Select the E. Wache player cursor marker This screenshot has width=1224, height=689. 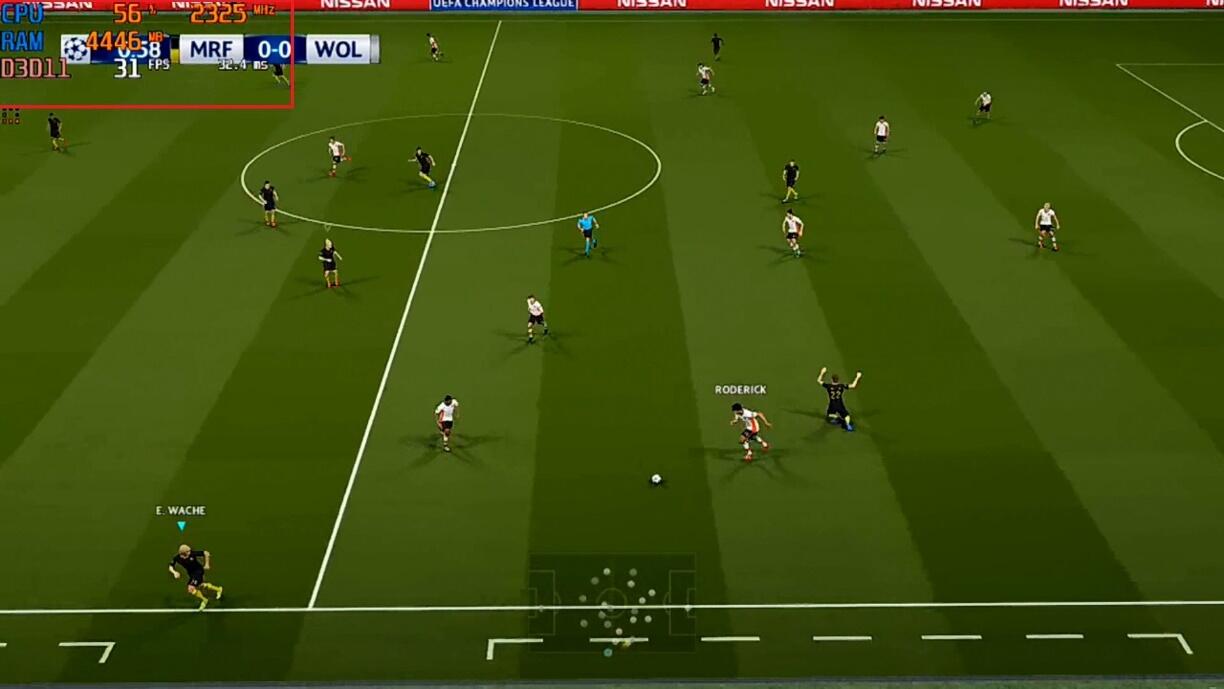click(x=181, y=526)
